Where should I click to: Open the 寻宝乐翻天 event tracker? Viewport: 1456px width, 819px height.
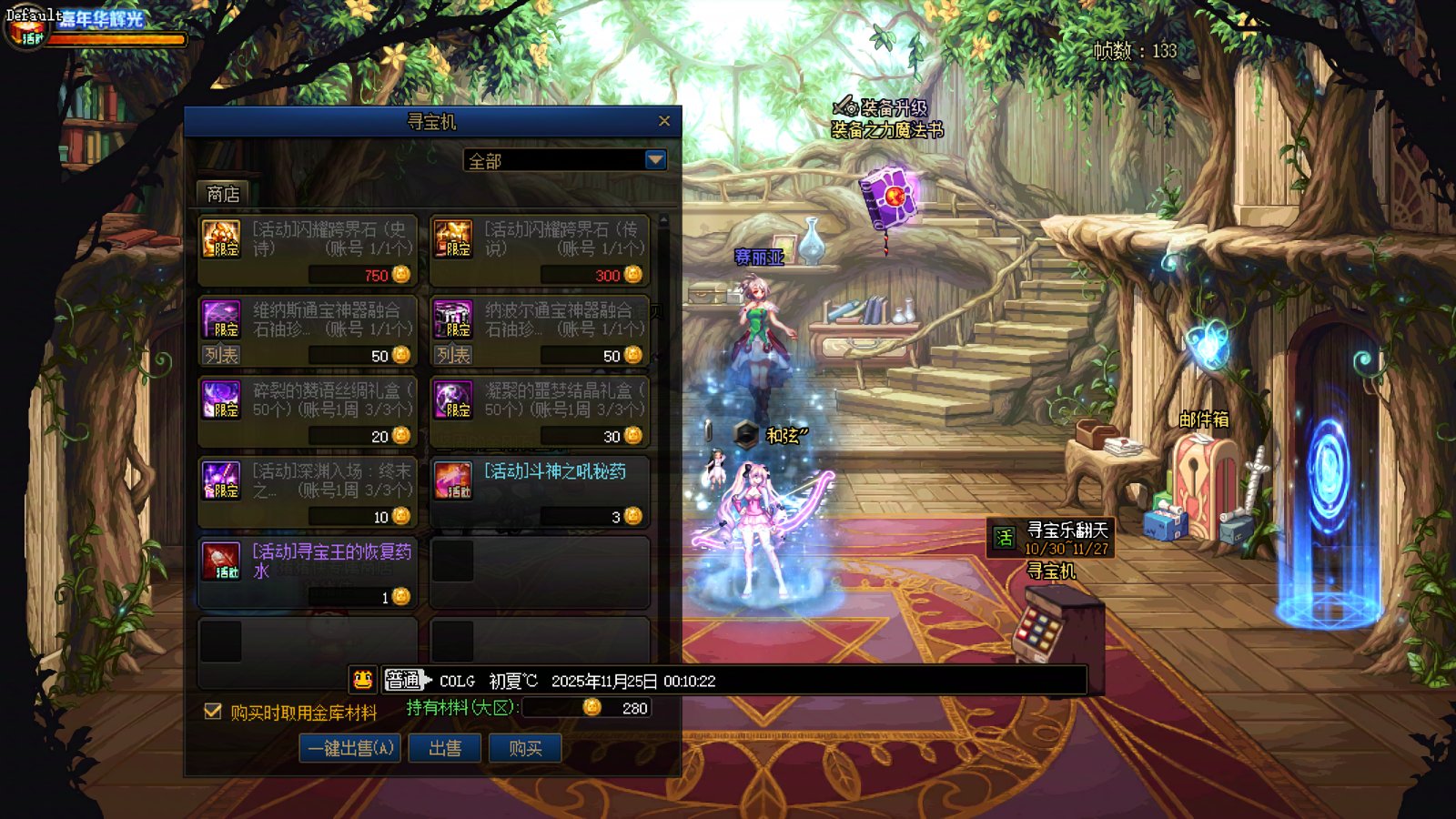pos(1052,538)
